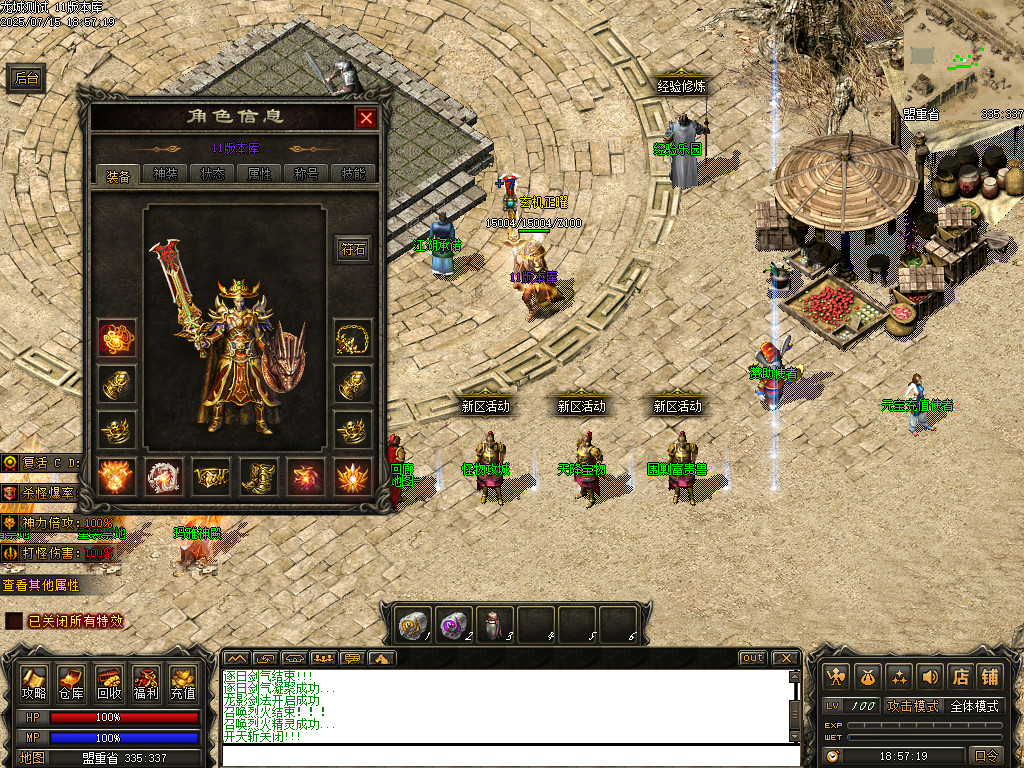
Task: Open the 攻略 guide menu
Action: coord(34,683)
